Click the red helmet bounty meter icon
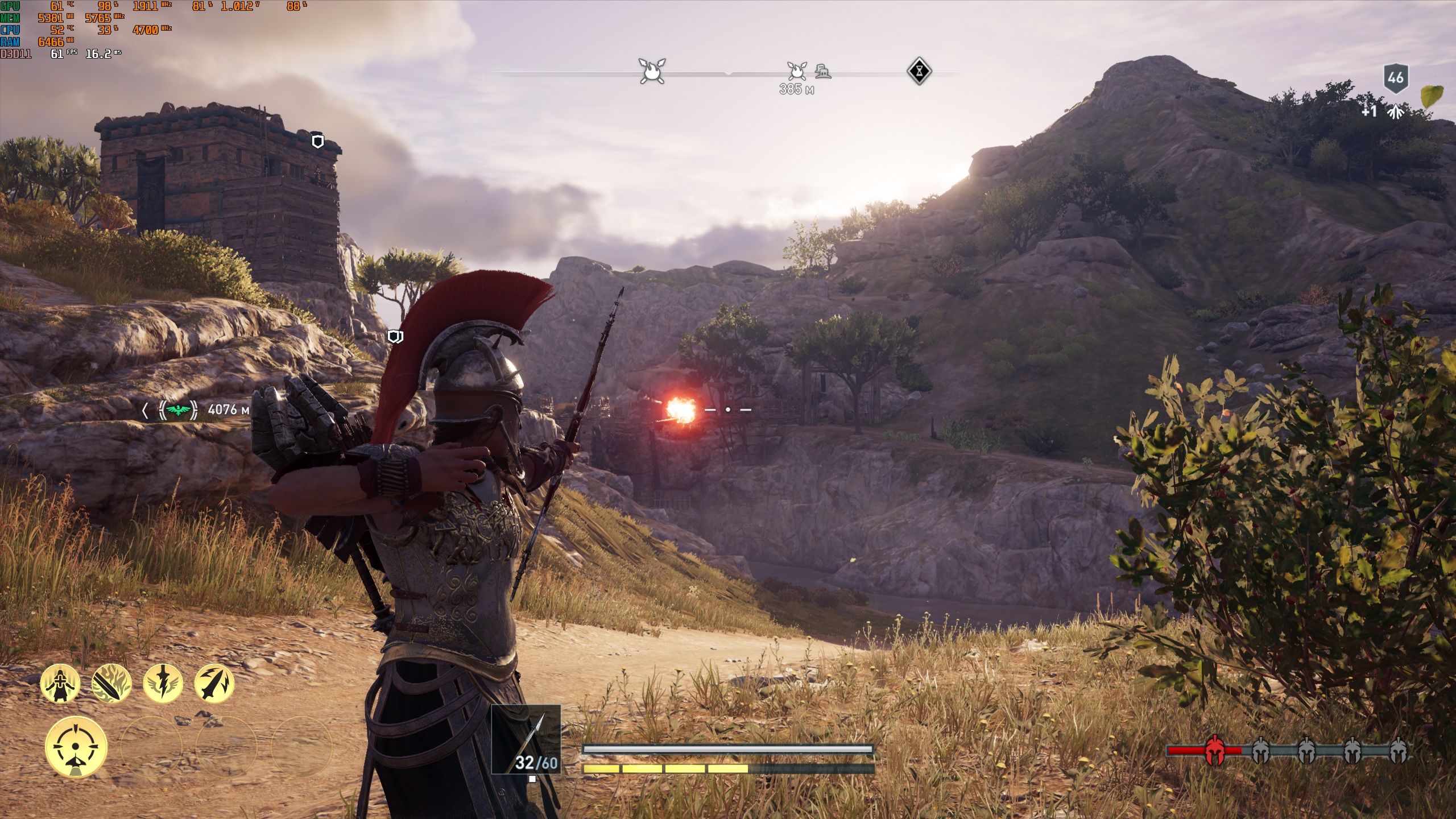The height and width of the screenshot is (819, 1456). [1215, 750]
